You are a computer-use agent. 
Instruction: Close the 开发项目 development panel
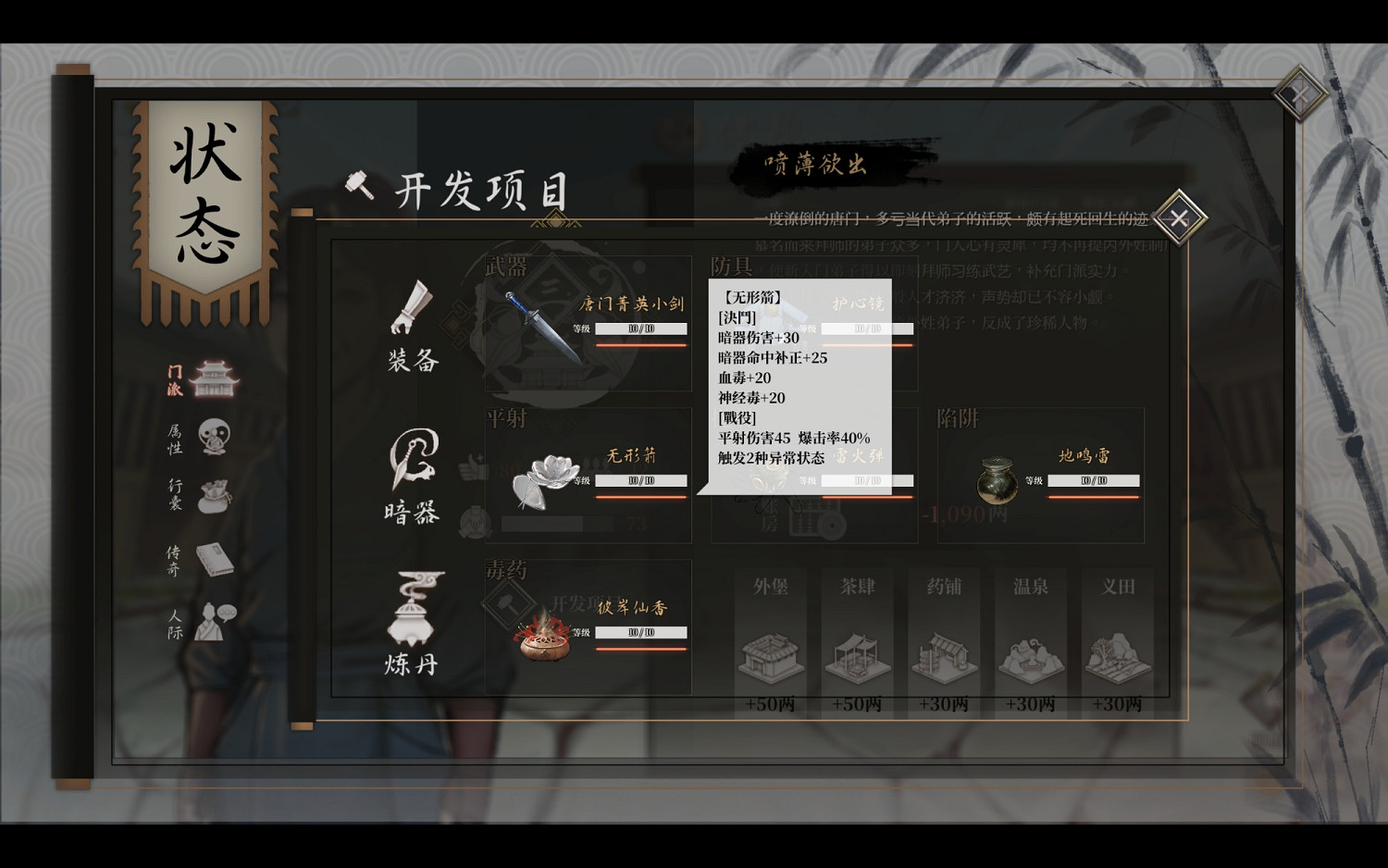pyautogui.click(x=1178, y=217)
